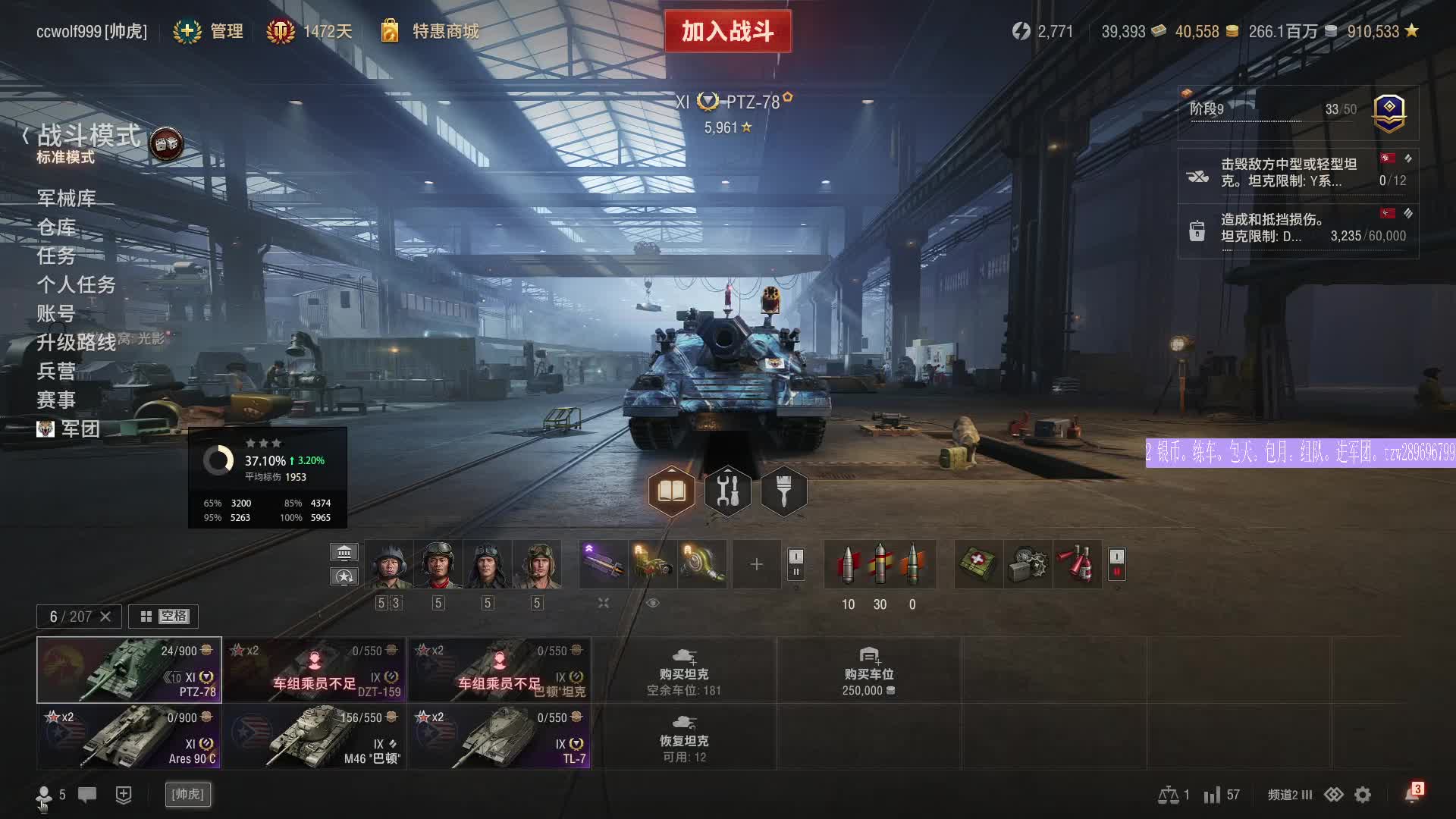Screen dimensions: 1456x819
Task: Open the settings gear icon
Action: [1363, 795]
